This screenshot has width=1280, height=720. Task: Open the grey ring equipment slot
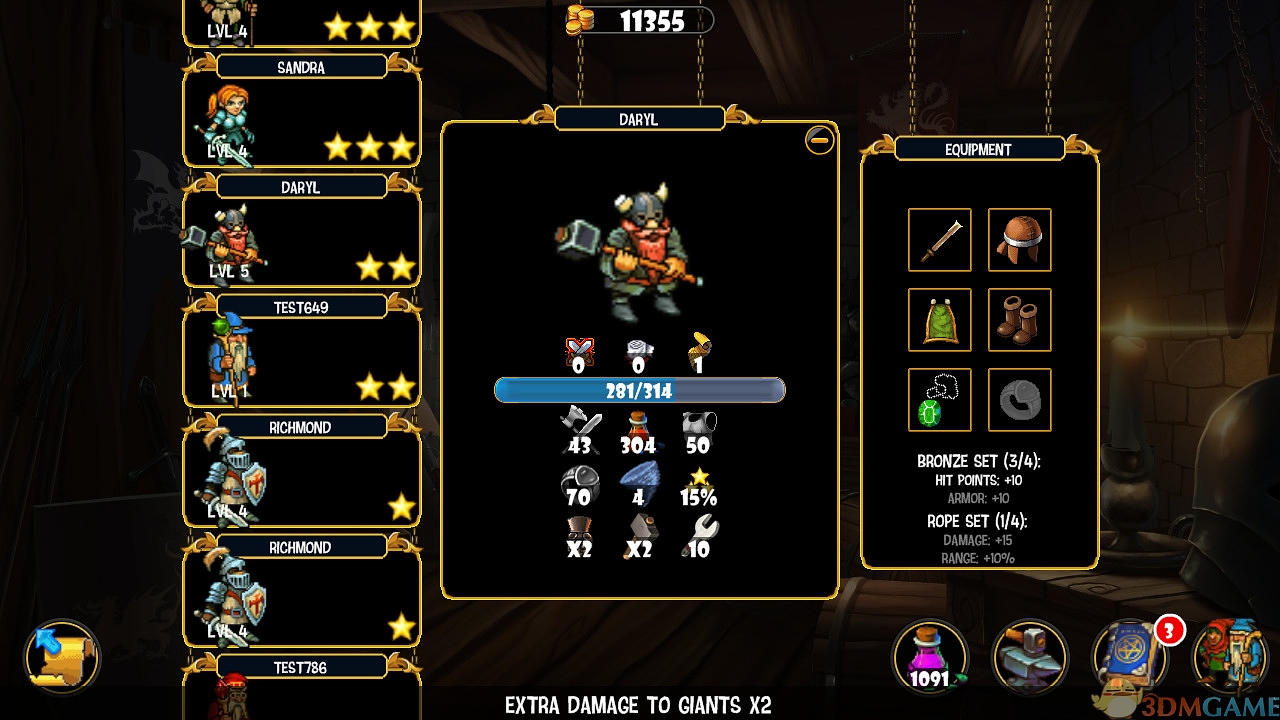pyautogui.click(x=1019, y=400)
